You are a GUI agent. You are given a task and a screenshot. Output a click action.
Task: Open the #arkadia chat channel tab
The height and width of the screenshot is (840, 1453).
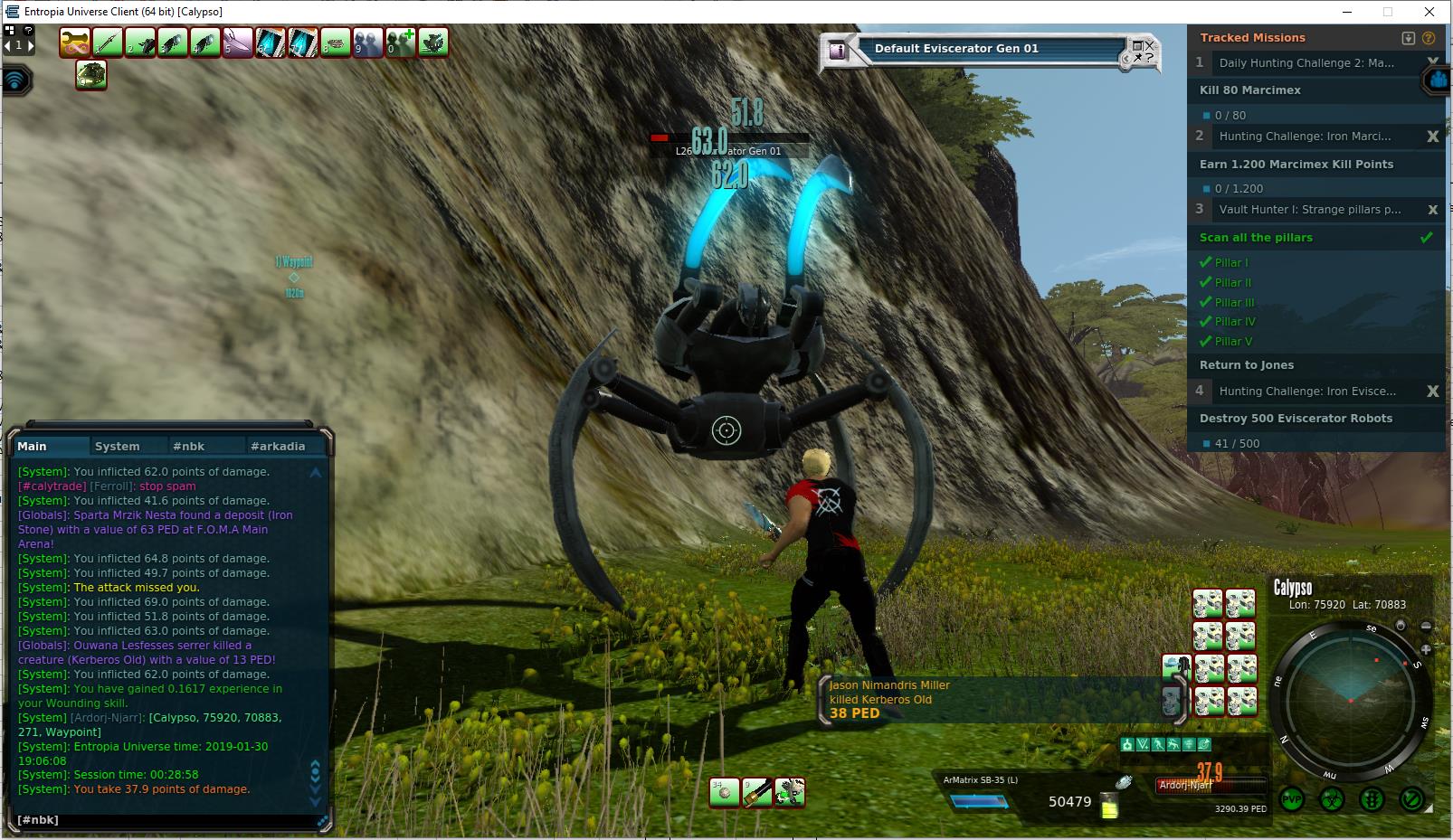[278, 446]
